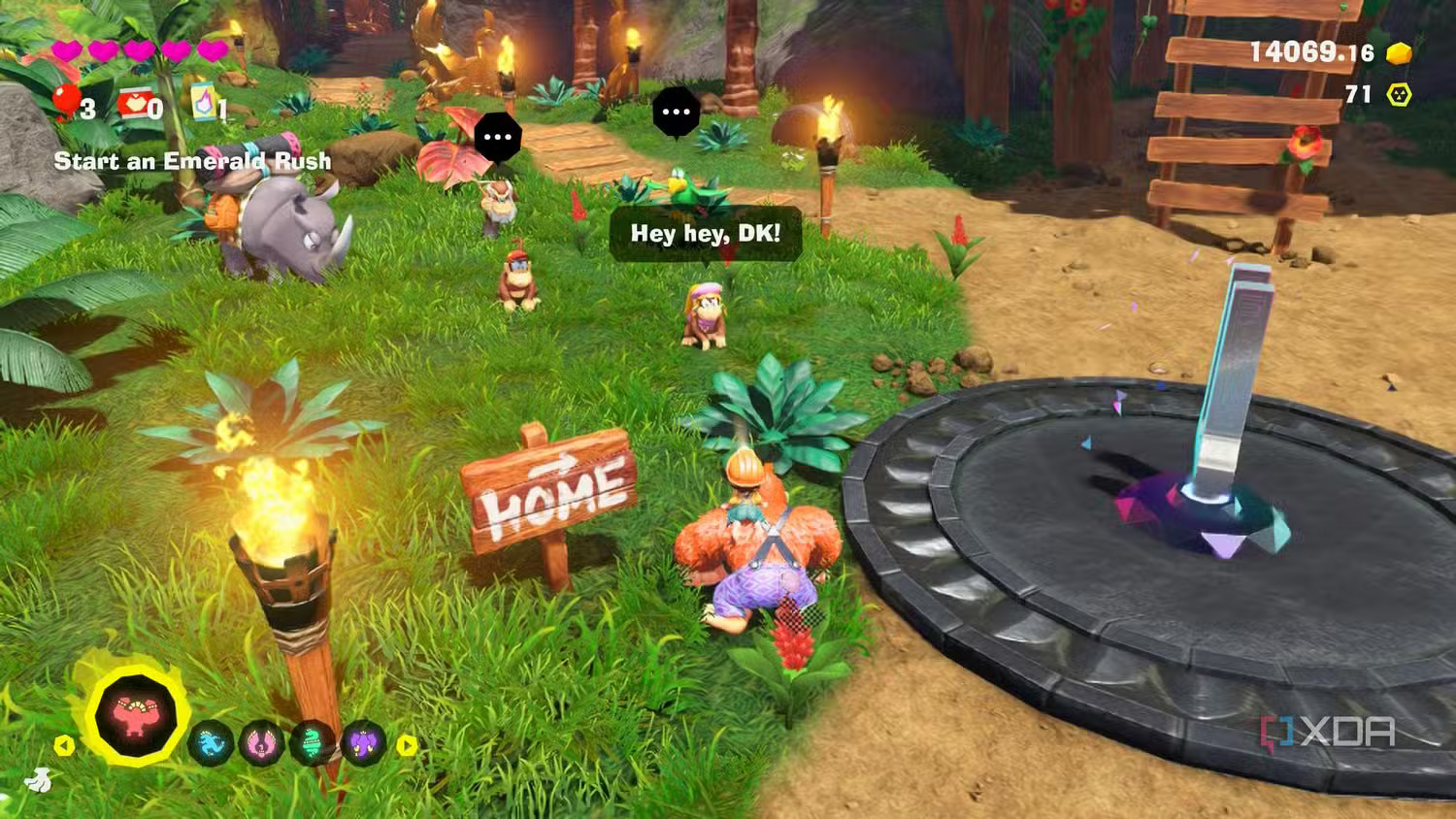This screenshot has height=819, width=1456.
Task: Click the small white ape icon
Action: pyautogui.click(x=36, y=779)
